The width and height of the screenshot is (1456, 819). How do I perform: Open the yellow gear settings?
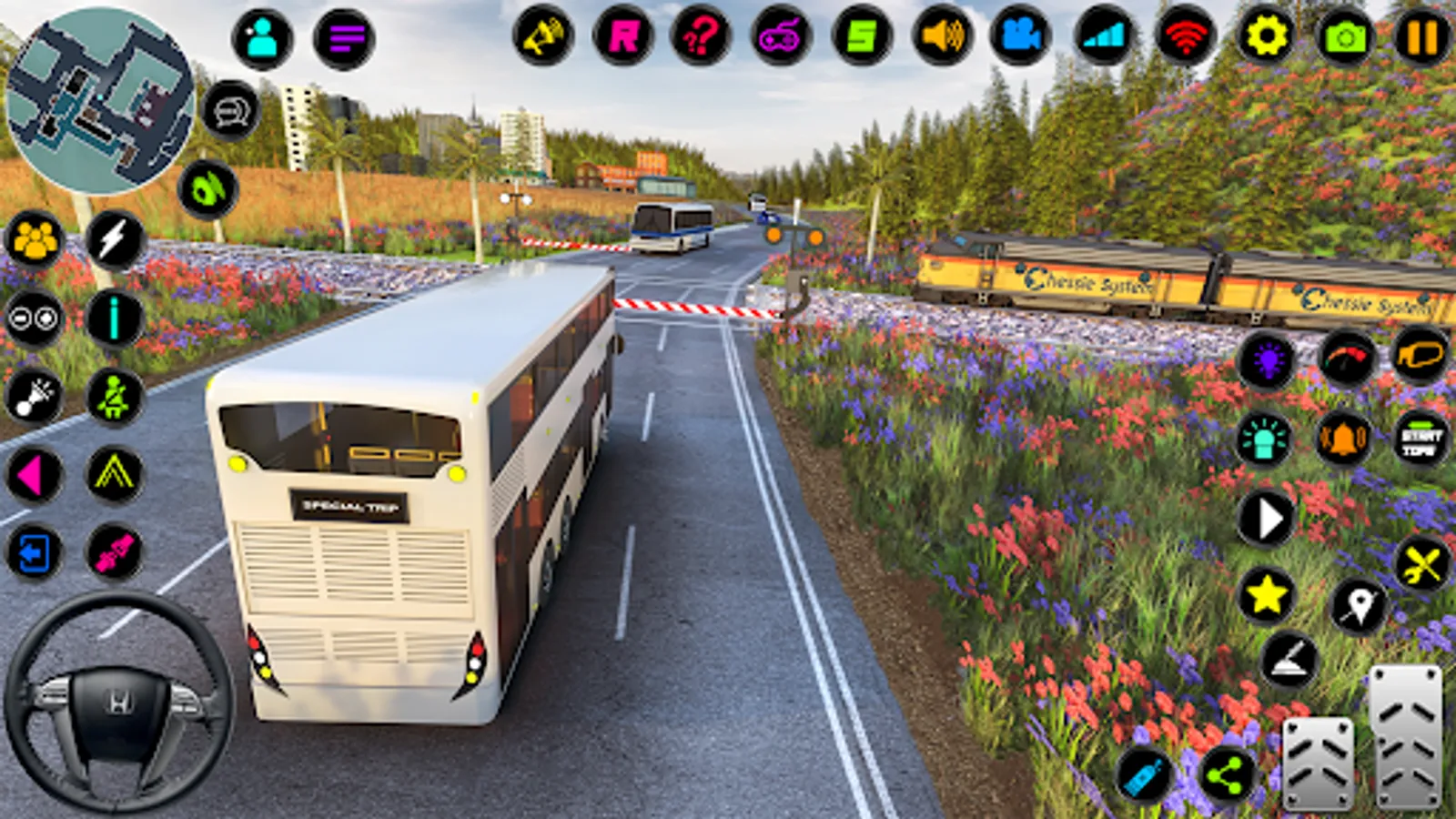click(x=1267, y=36)
